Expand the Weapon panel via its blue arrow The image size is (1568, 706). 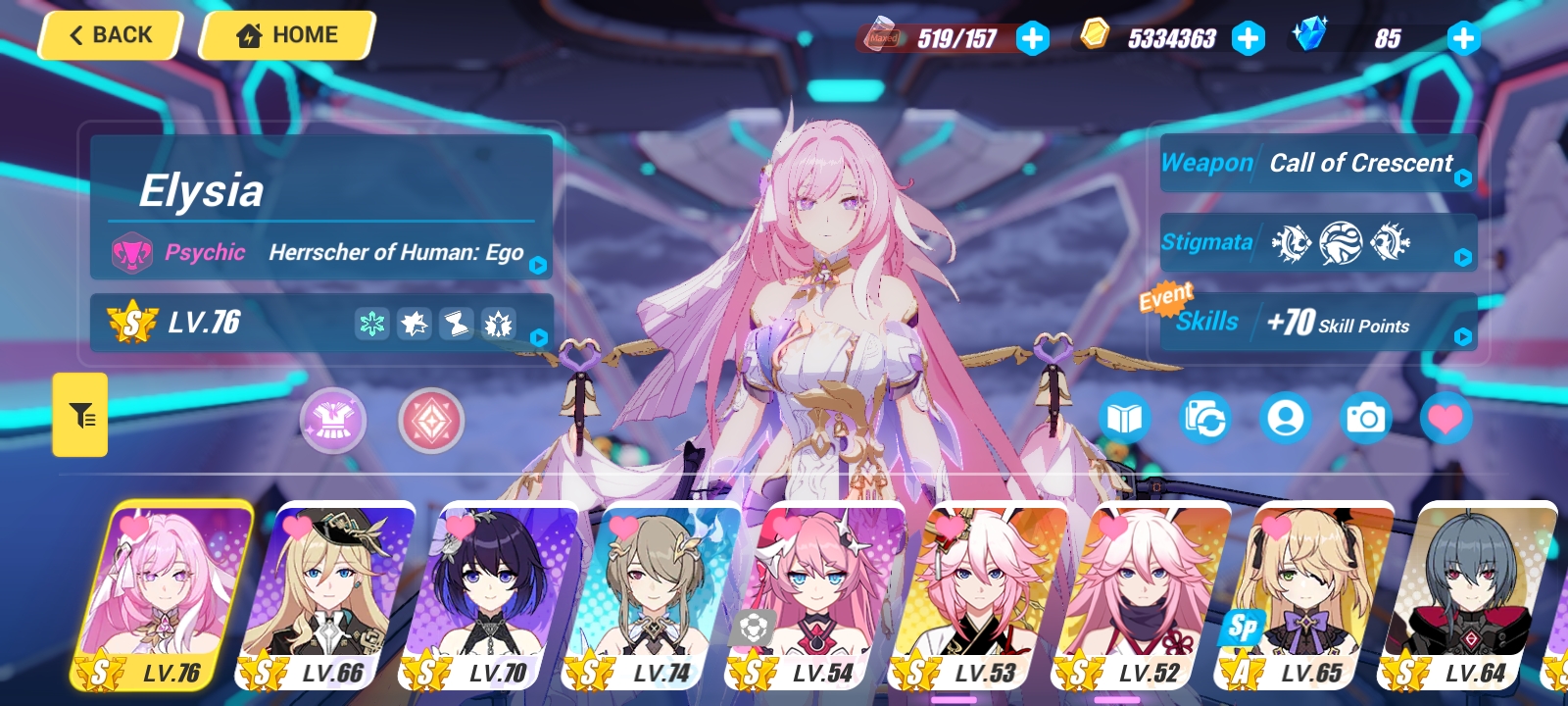tap(1462, 176)
